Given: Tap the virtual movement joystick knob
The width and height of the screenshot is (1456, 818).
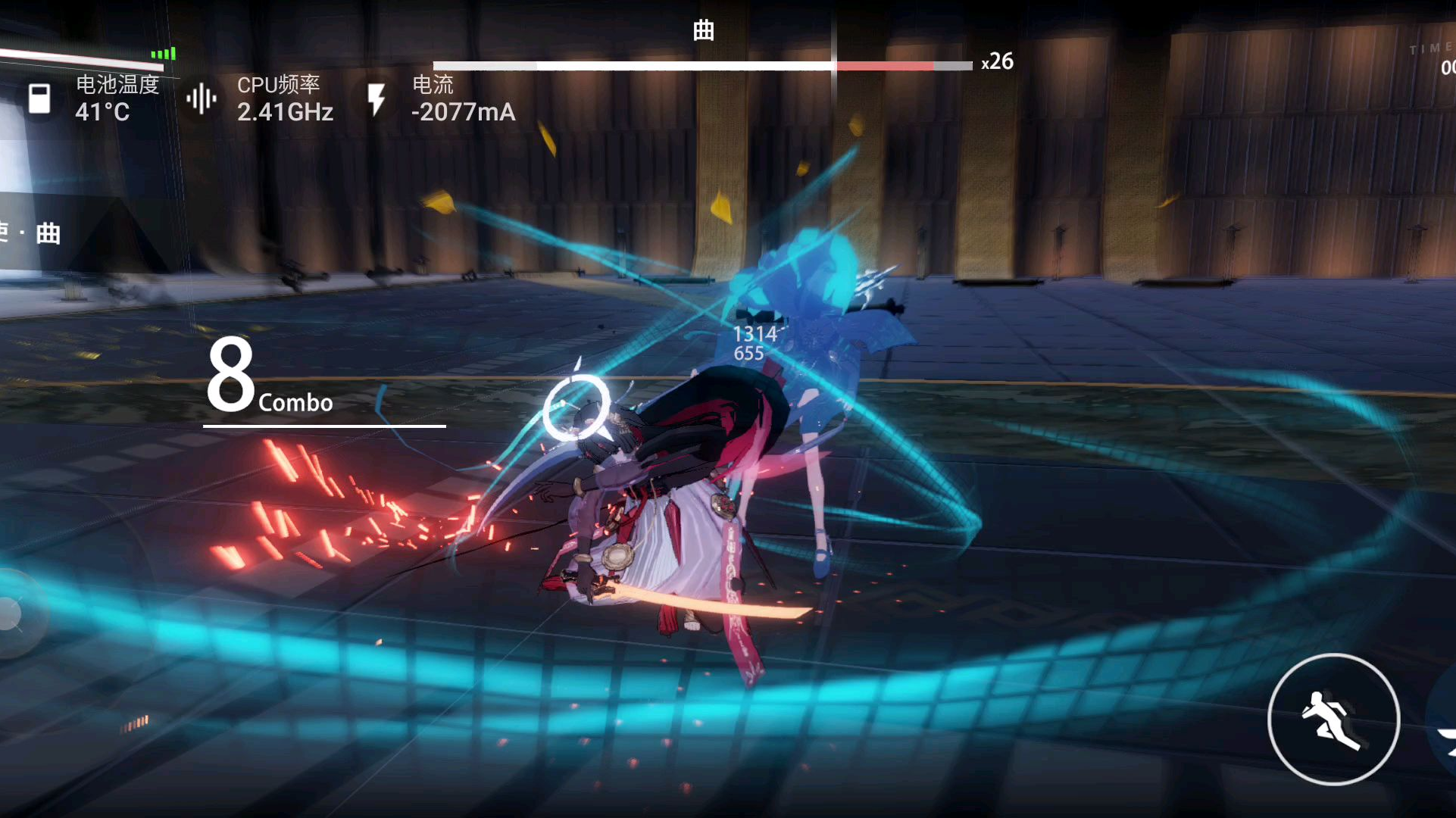Looking at the screenshot, I should coord(11,613).
